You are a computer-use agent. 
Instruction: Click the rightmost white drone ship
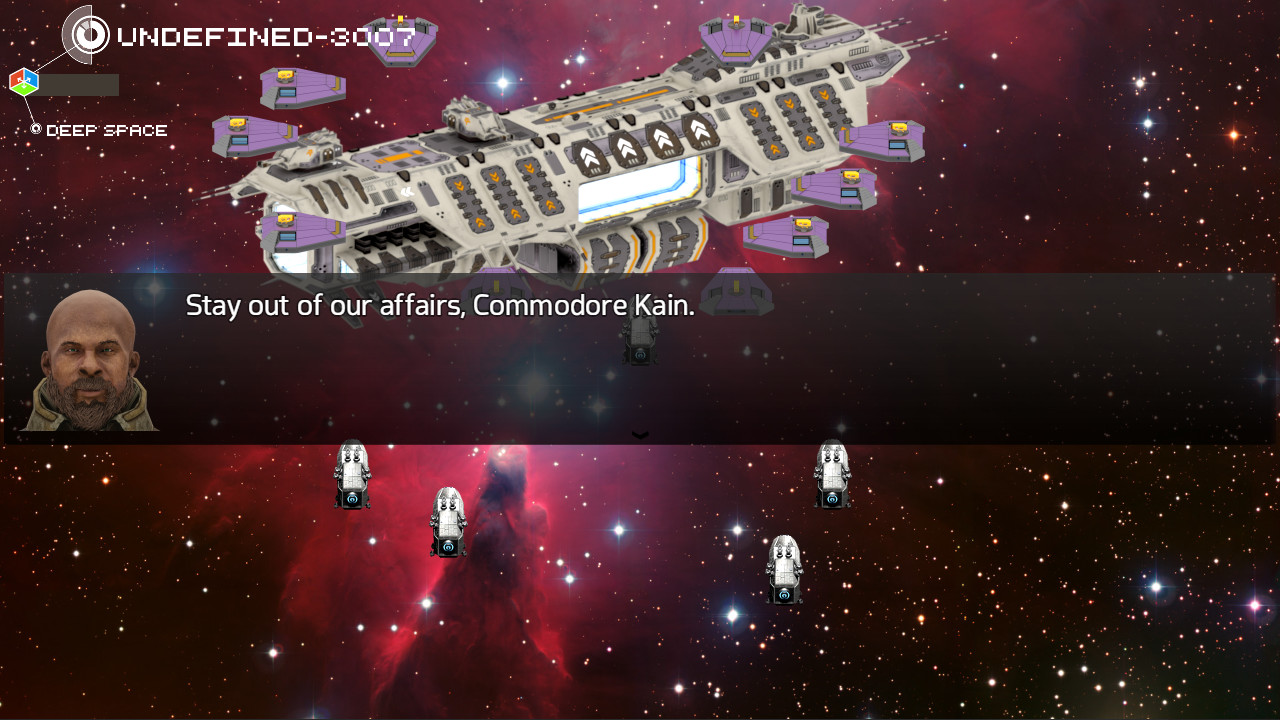pyautogui.click(x=831, y=472)
